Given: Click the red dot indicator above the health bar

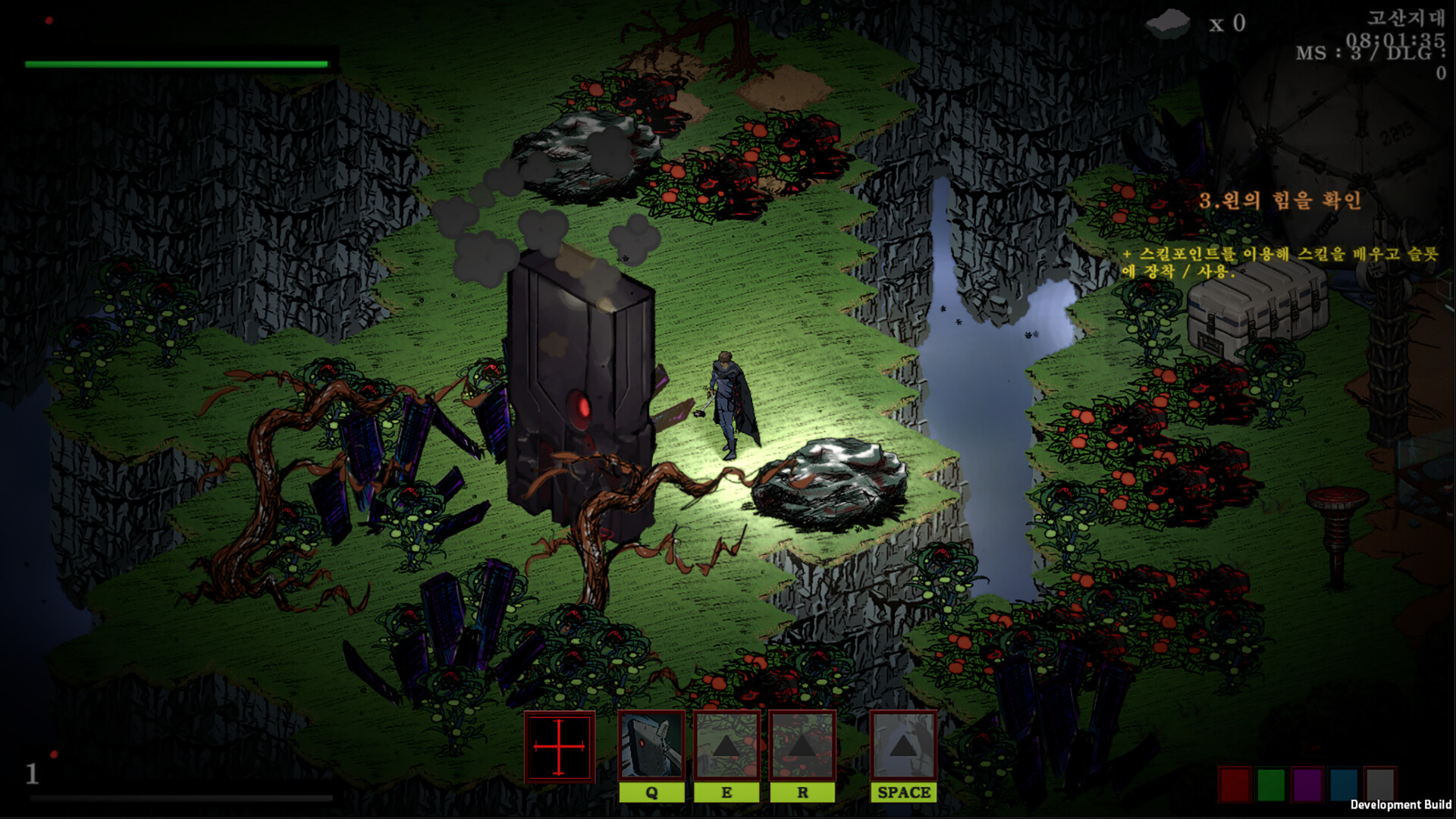Looking at the screenshot, I should click(49, 21).
